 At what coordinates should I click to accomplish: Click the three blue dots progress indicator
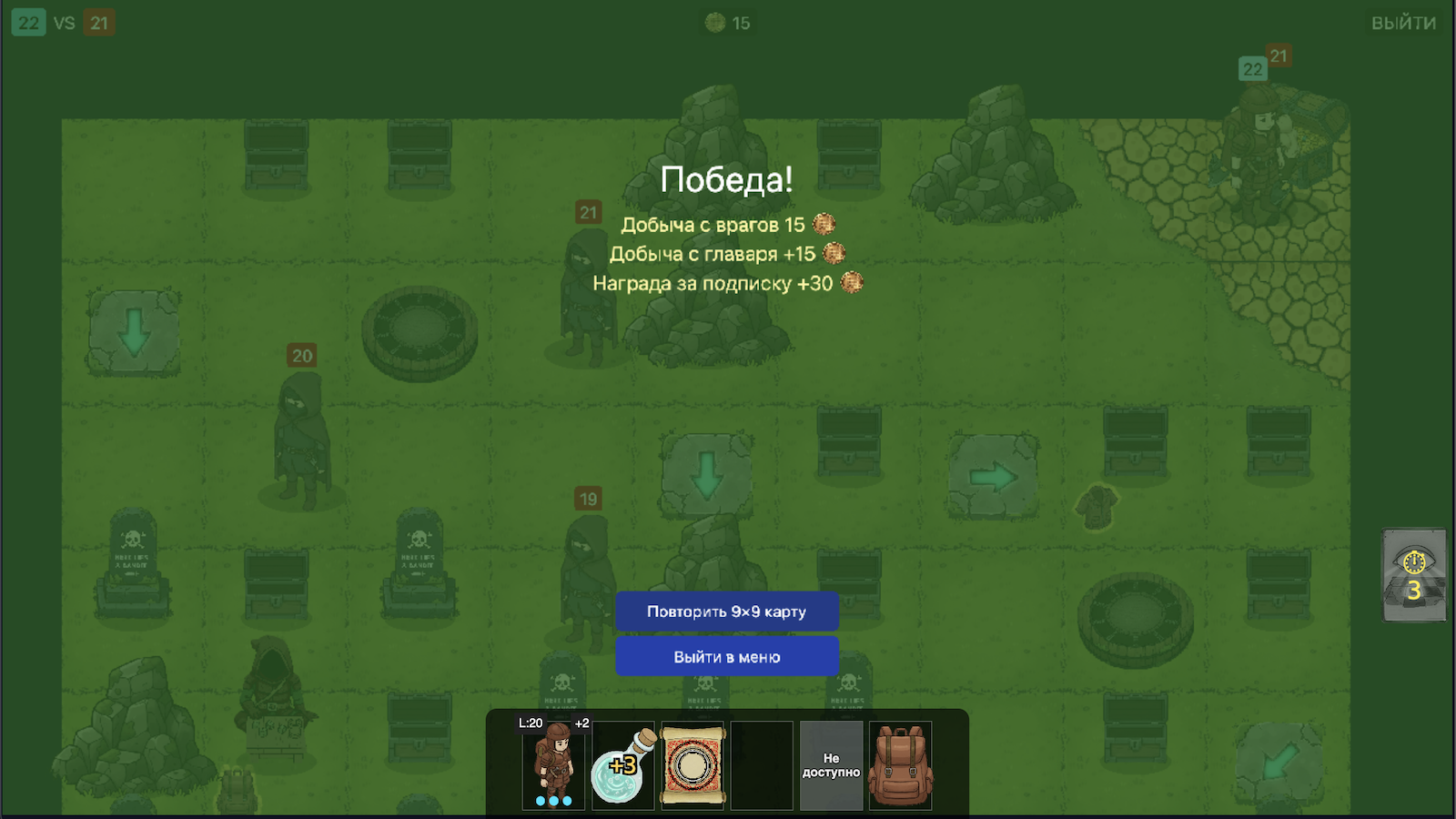tap(551, 801)
